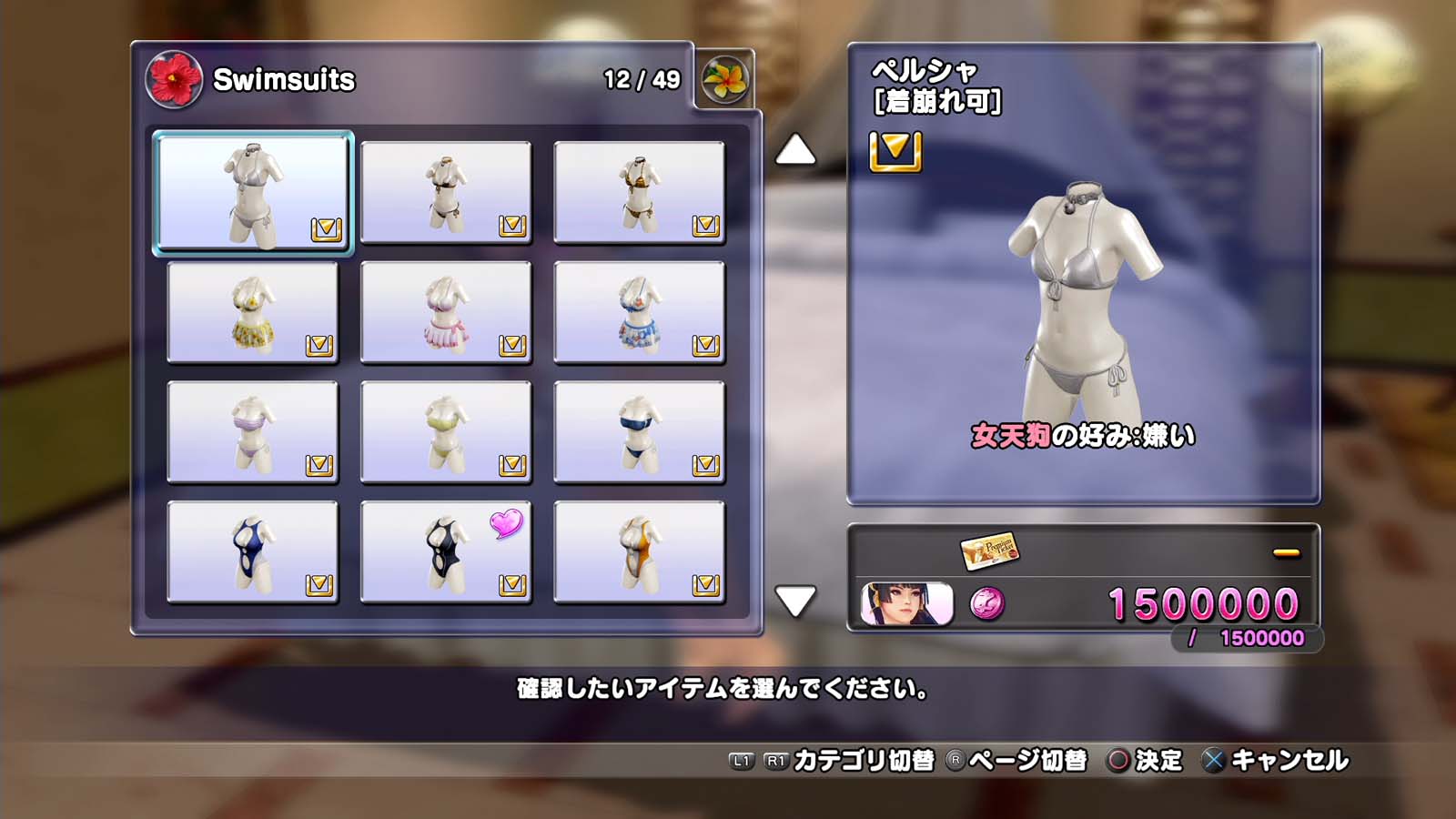This screenshot has width=1456, height=819.
Task: Click the red hibiscus Swimsuits category icon
Action: (x=174, y=79)
